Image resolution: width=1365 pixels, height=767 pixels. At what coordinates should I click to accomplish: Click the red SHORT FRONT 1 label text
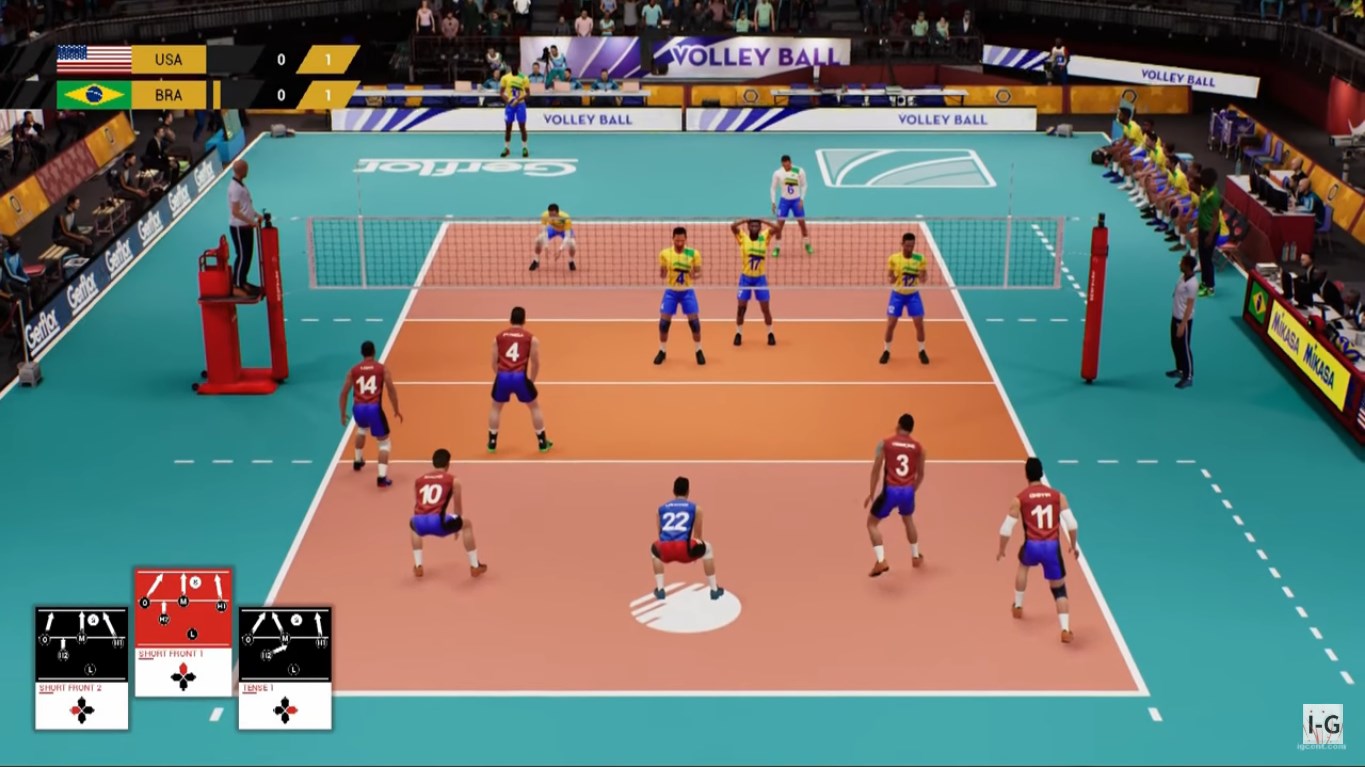click(171, 653)
